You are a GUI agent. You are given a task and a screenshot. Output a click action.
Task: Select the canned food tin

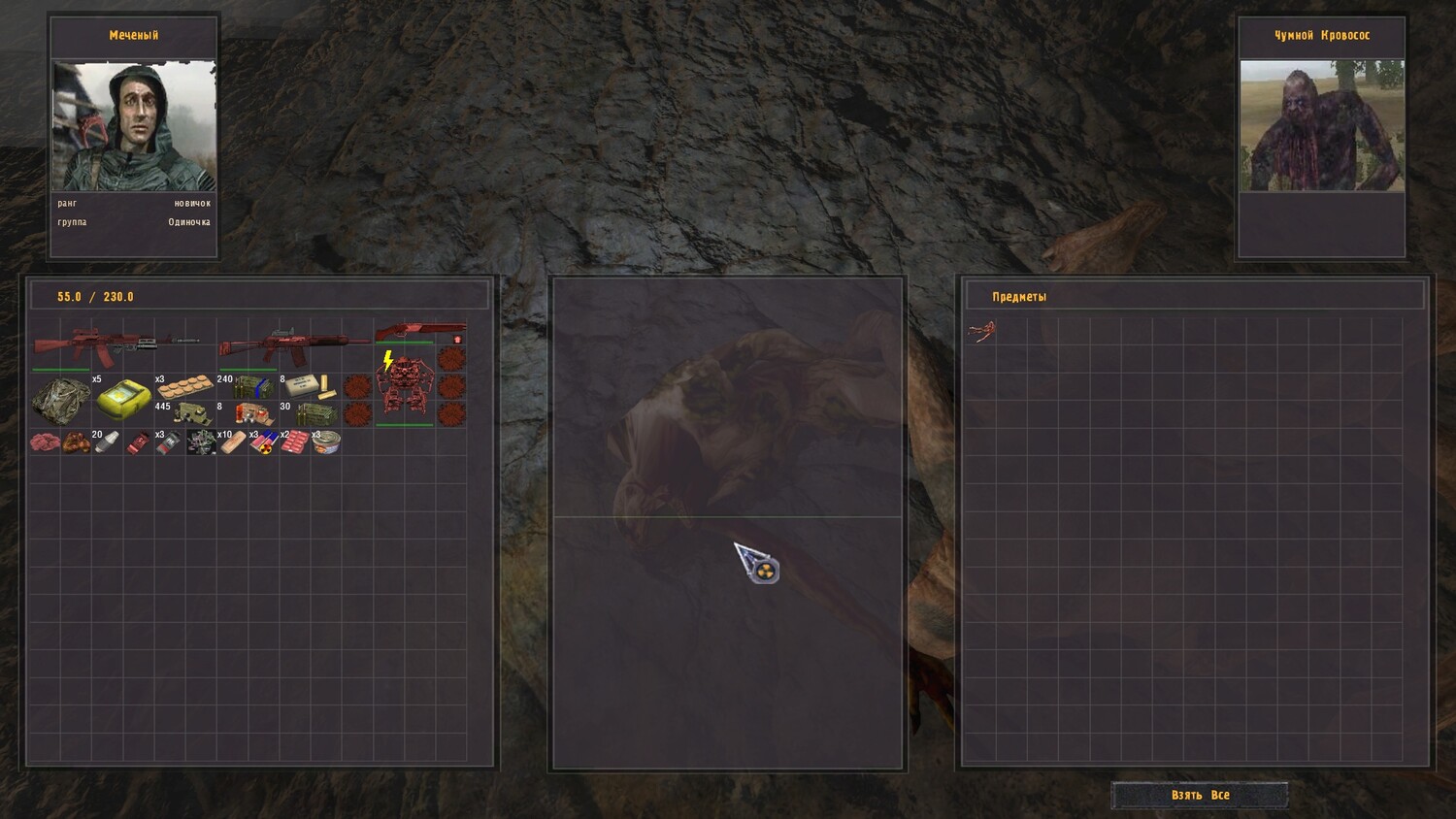click(326, 443)
